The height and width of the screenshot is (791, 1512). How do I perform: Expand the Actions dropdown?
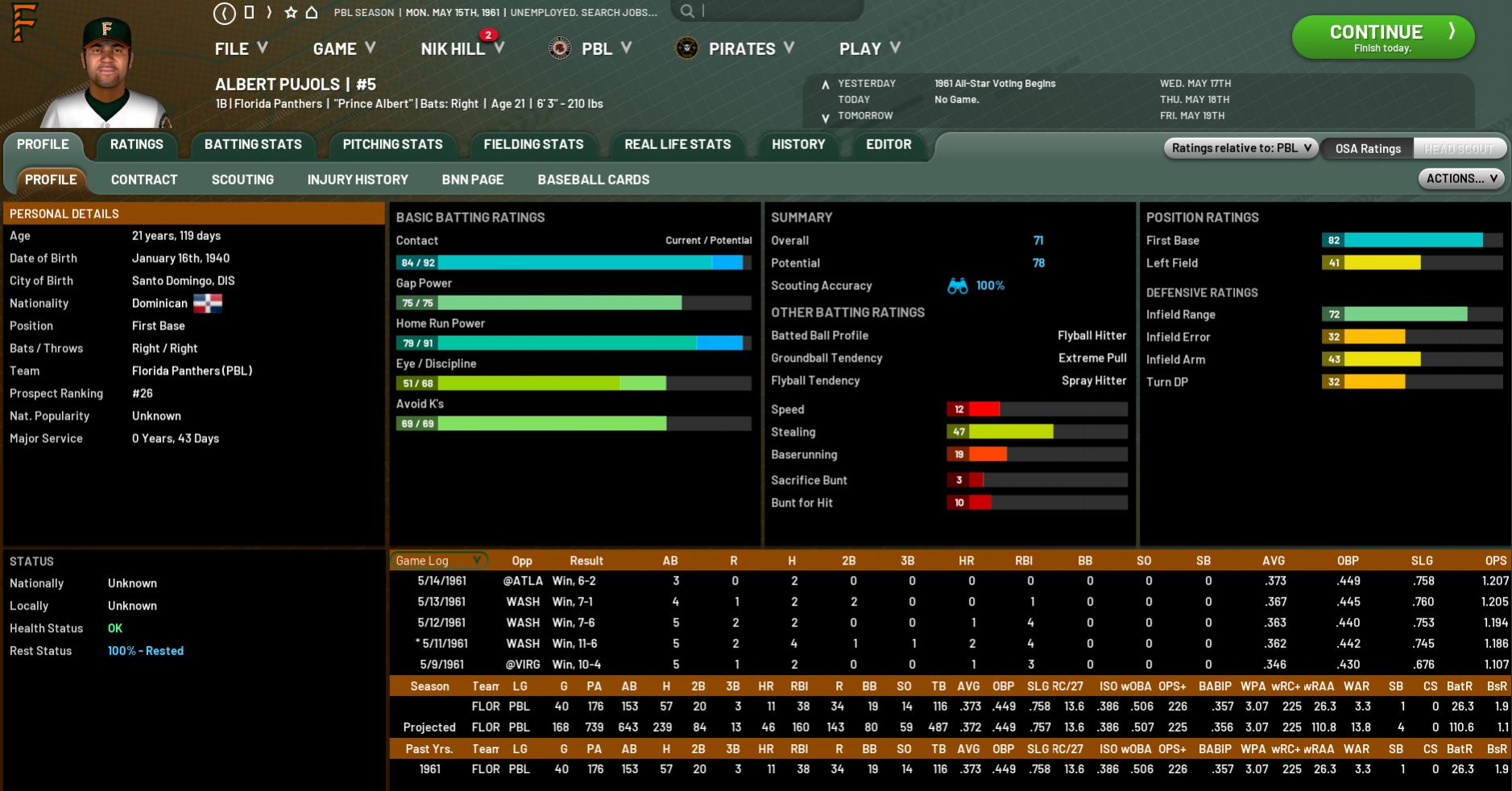click(x=1461, y=179)
